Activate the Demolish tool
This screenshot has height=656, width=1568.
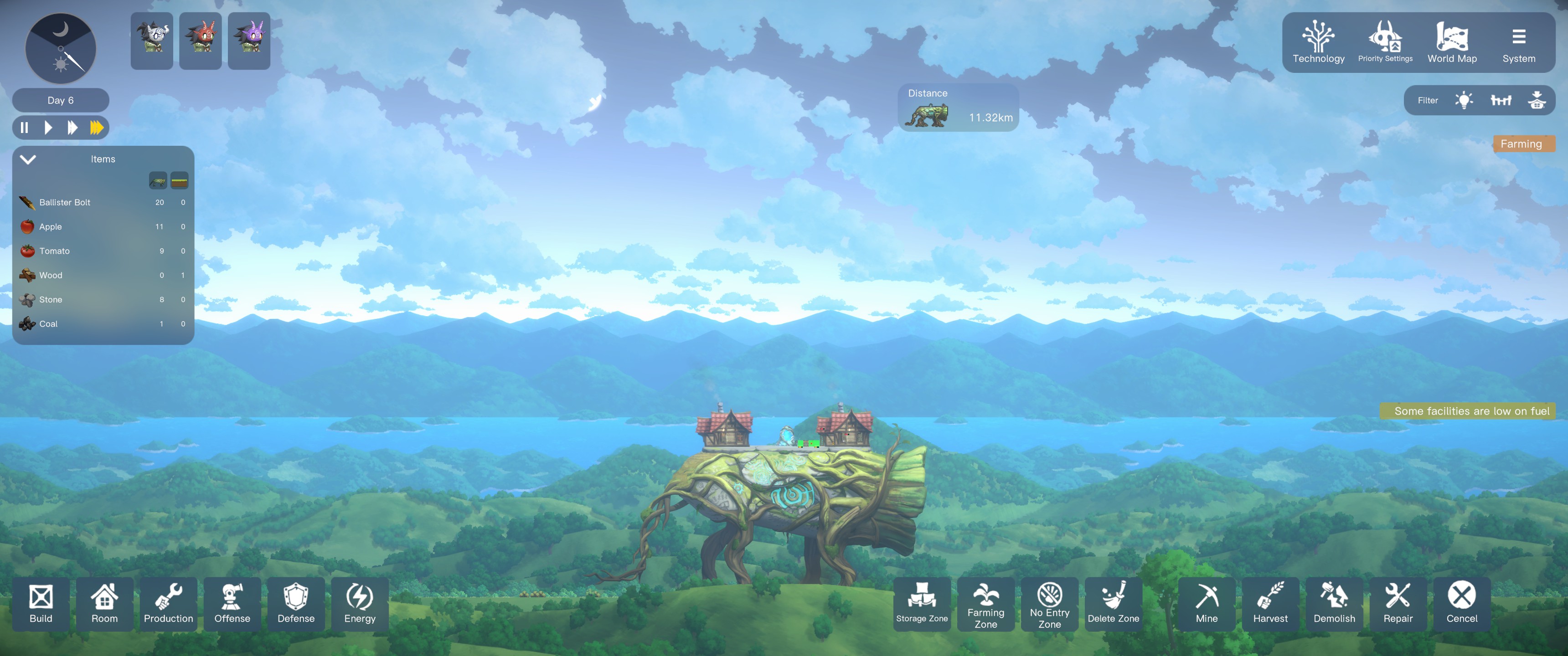click(x=1334, y=604)
